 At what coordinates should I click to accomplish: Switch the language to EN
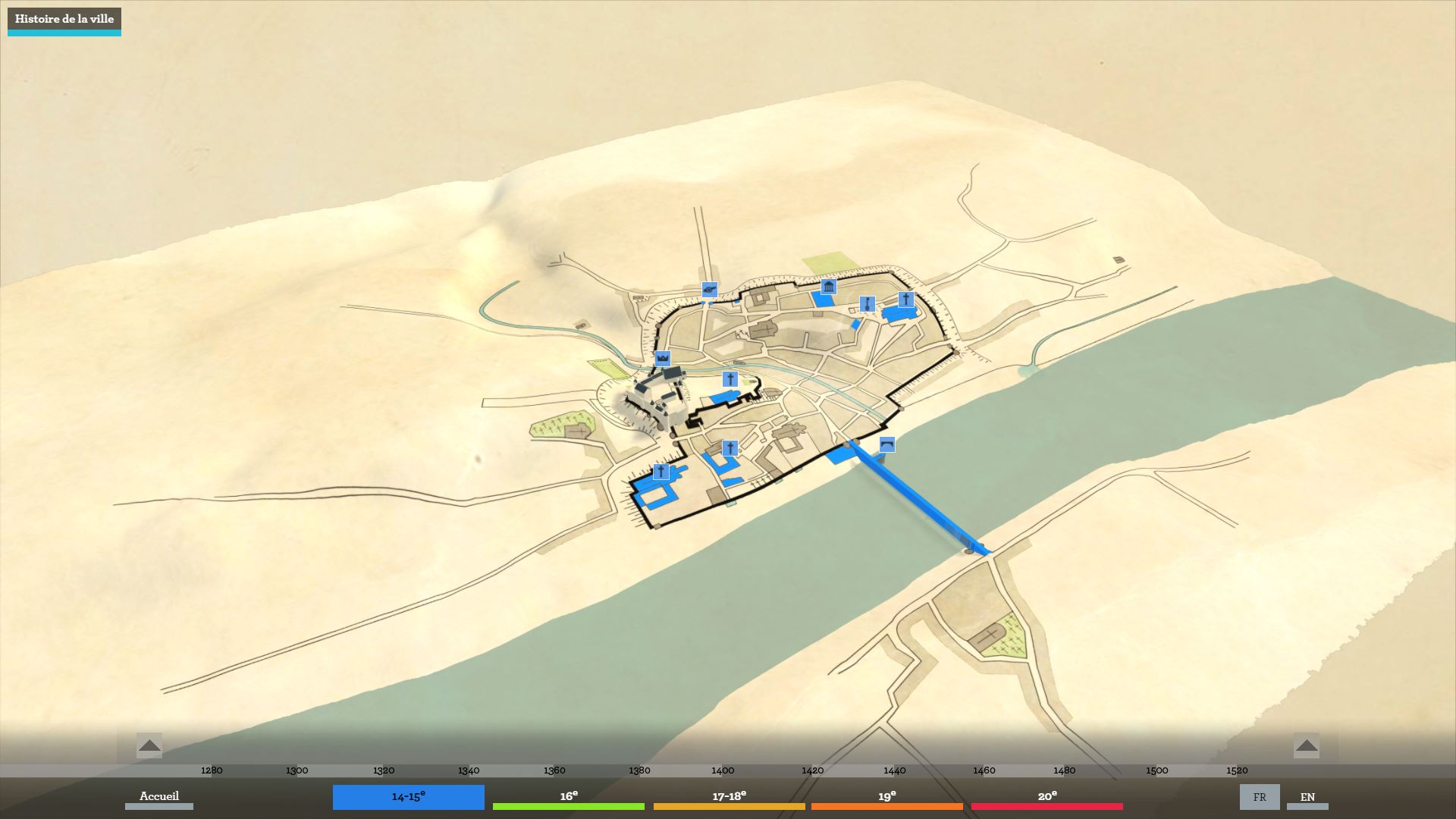(x=1307, y=797)
